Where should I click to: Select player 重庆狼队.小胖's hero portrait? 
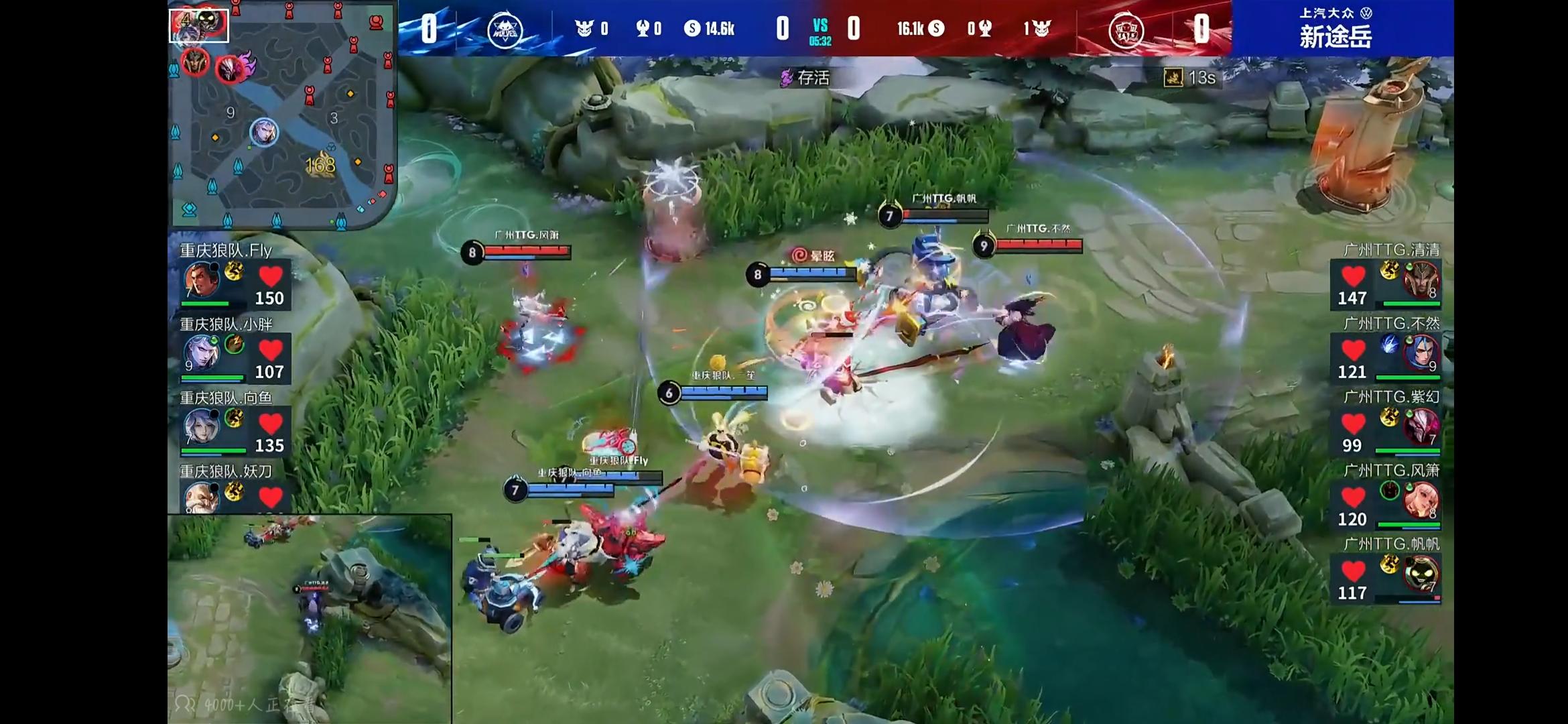pyautogui.click(x=202, y=353)
